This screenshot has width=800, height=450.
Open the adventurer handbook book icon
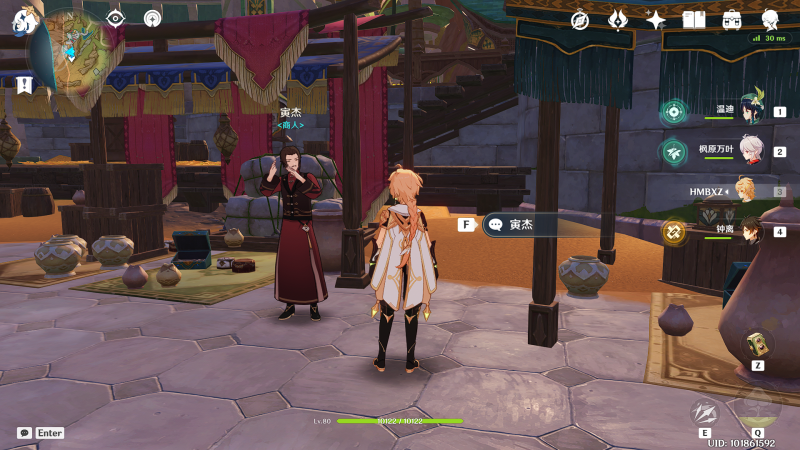click(694, 20)
